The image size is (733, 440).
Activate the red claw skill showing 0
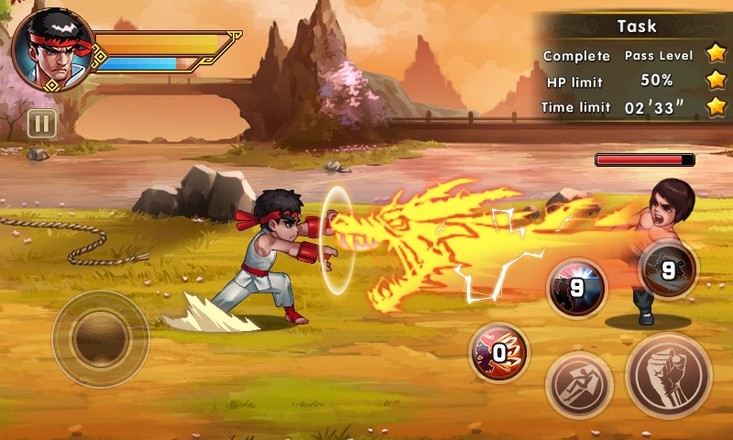point(499,352)
